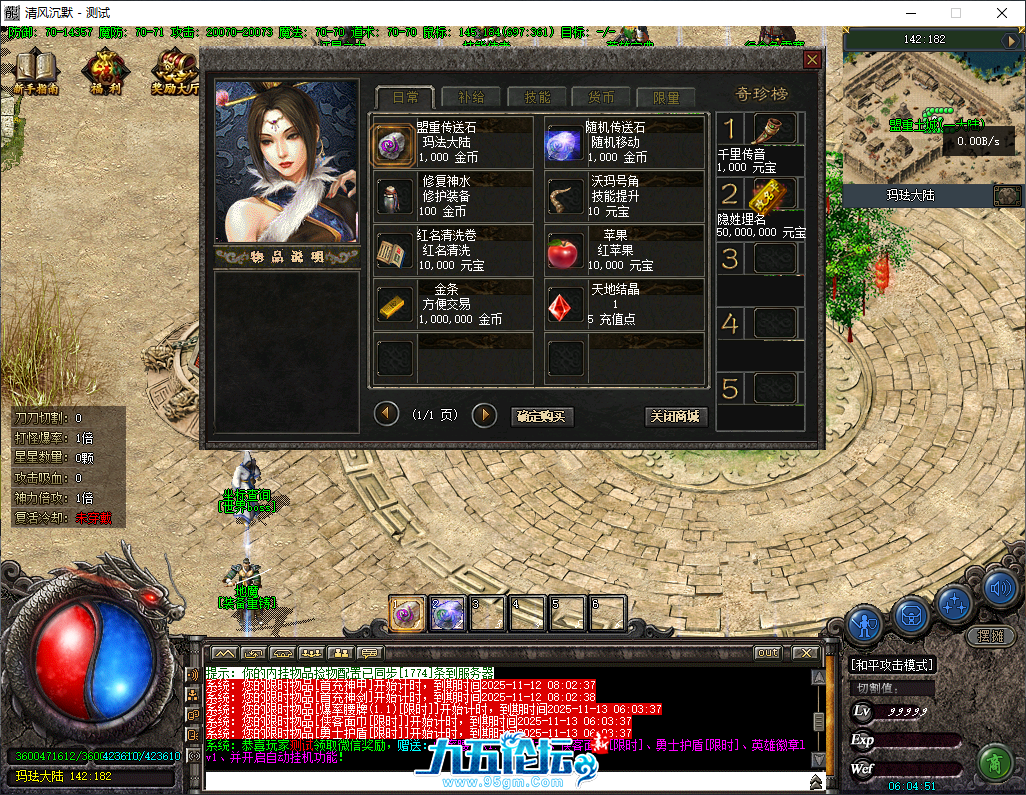The width and height of the screenshot is (1026, 795).
Task: Confirm purchase with 确定购买
Action: tap(539, 416)
